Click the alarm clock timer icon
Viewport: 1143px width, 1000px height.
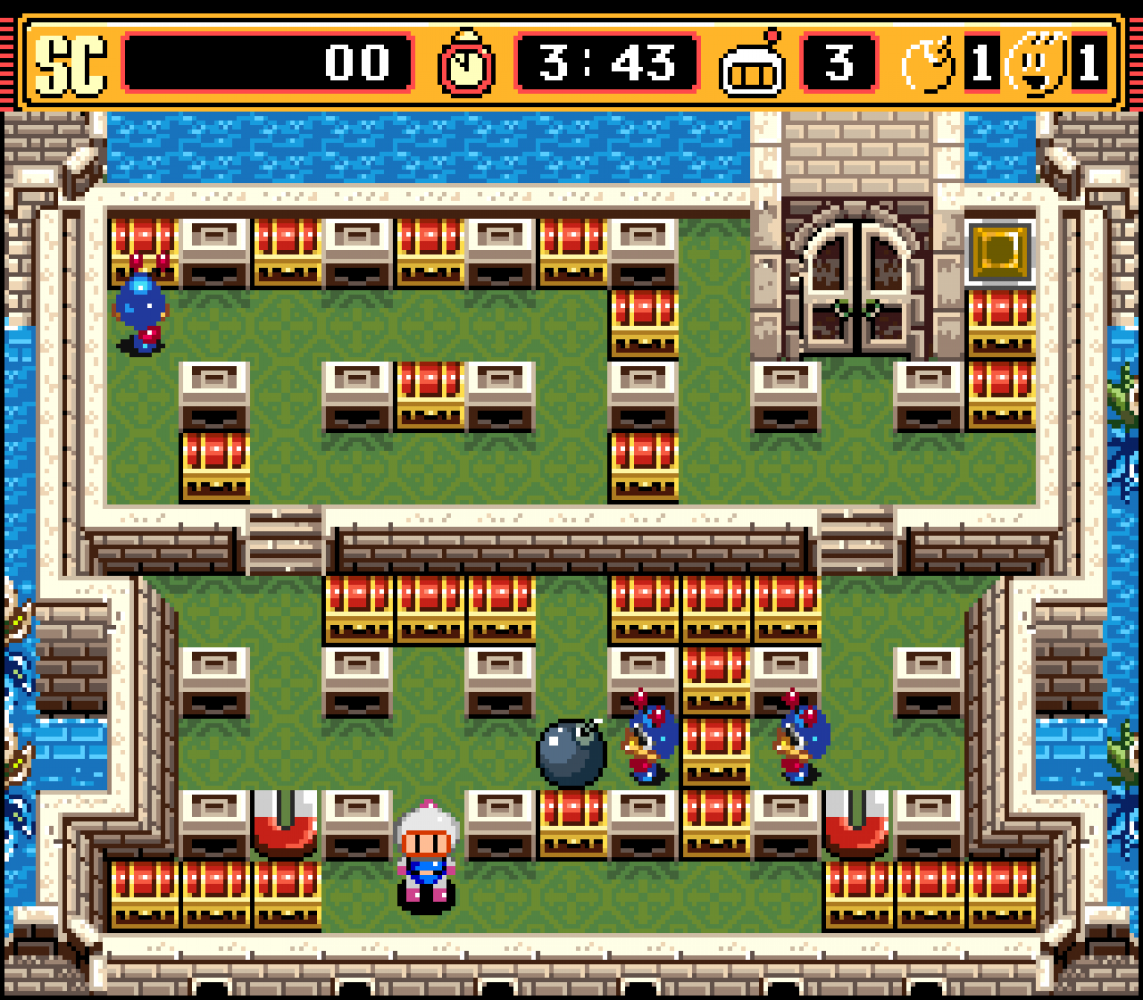(466, 62)
